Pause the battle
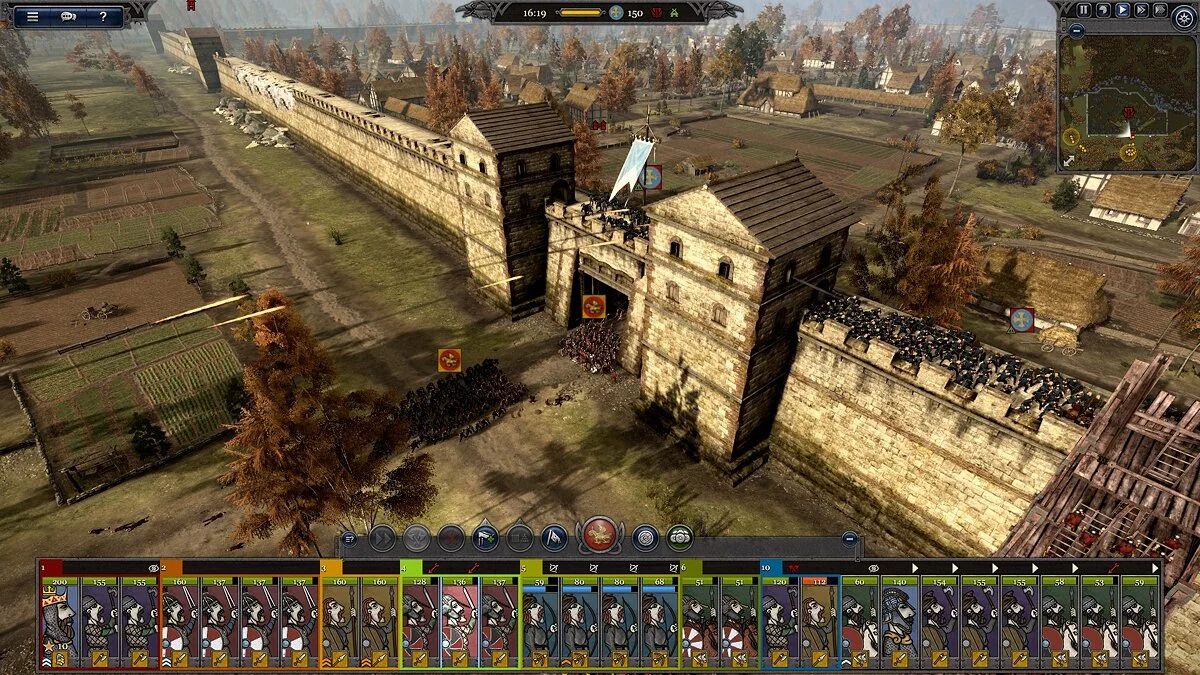Screen dimensions: 1200x675 pyautogui.click(x=1084, y=10)
